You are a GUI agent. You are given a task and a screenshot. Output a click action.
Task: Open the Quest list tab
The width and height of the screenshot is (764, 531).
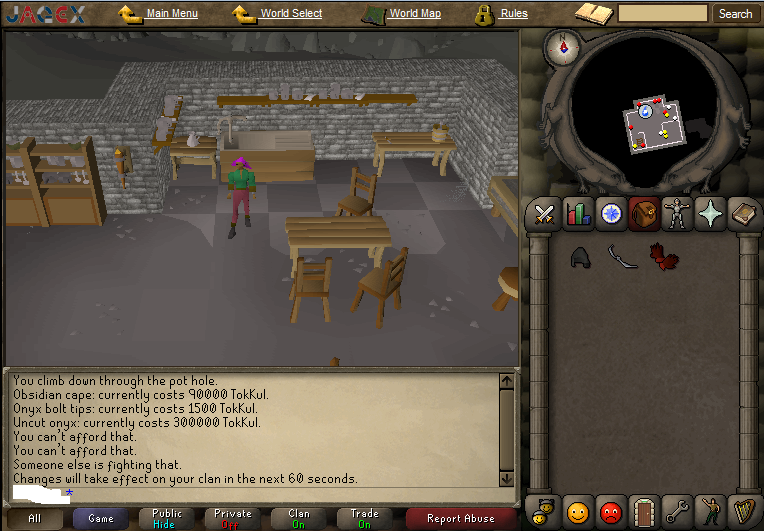click(611, 214)
